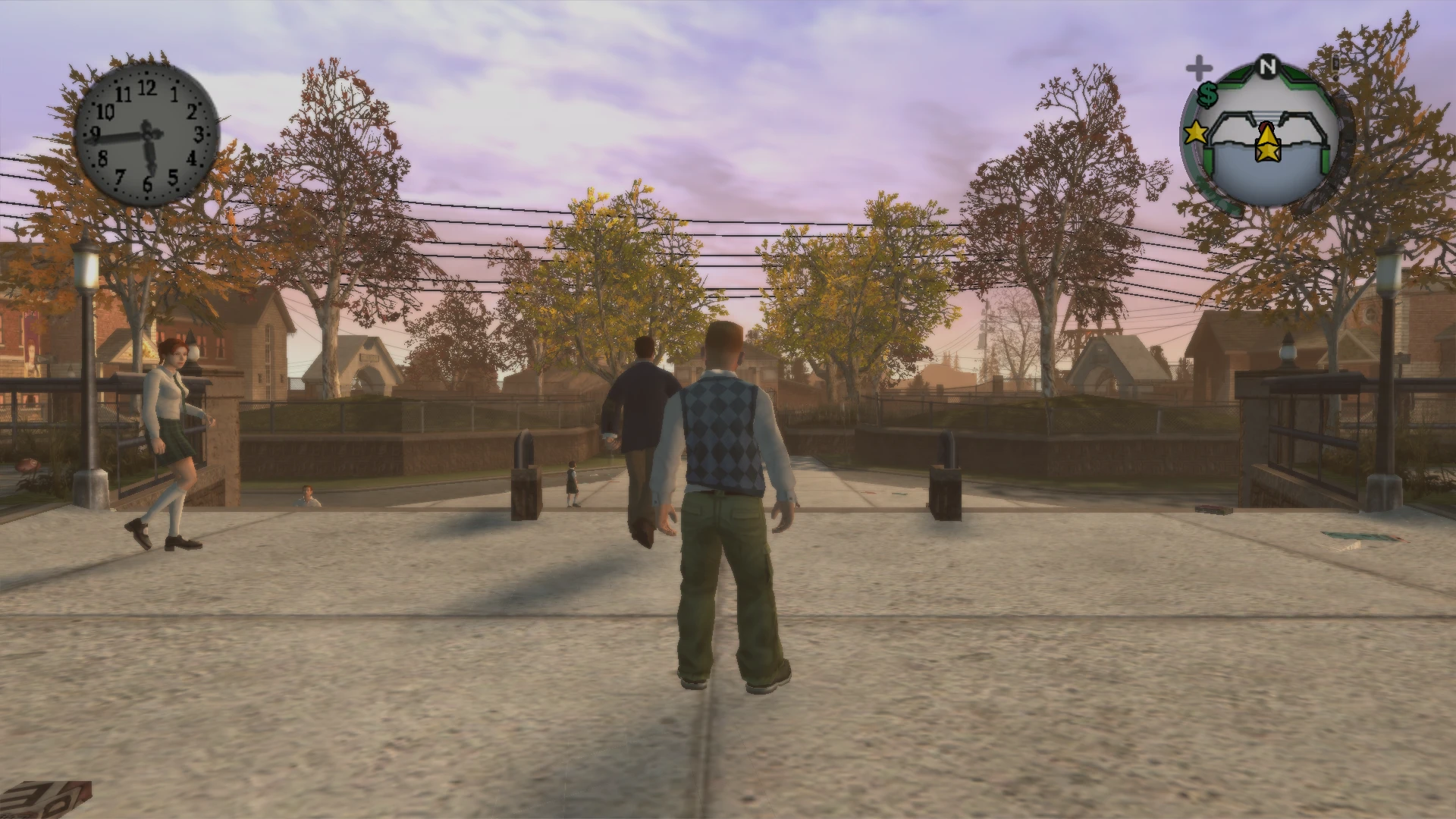Click the camera battery icon right of the radar
Screen dimensions: 1456x819
point(1335,64)
